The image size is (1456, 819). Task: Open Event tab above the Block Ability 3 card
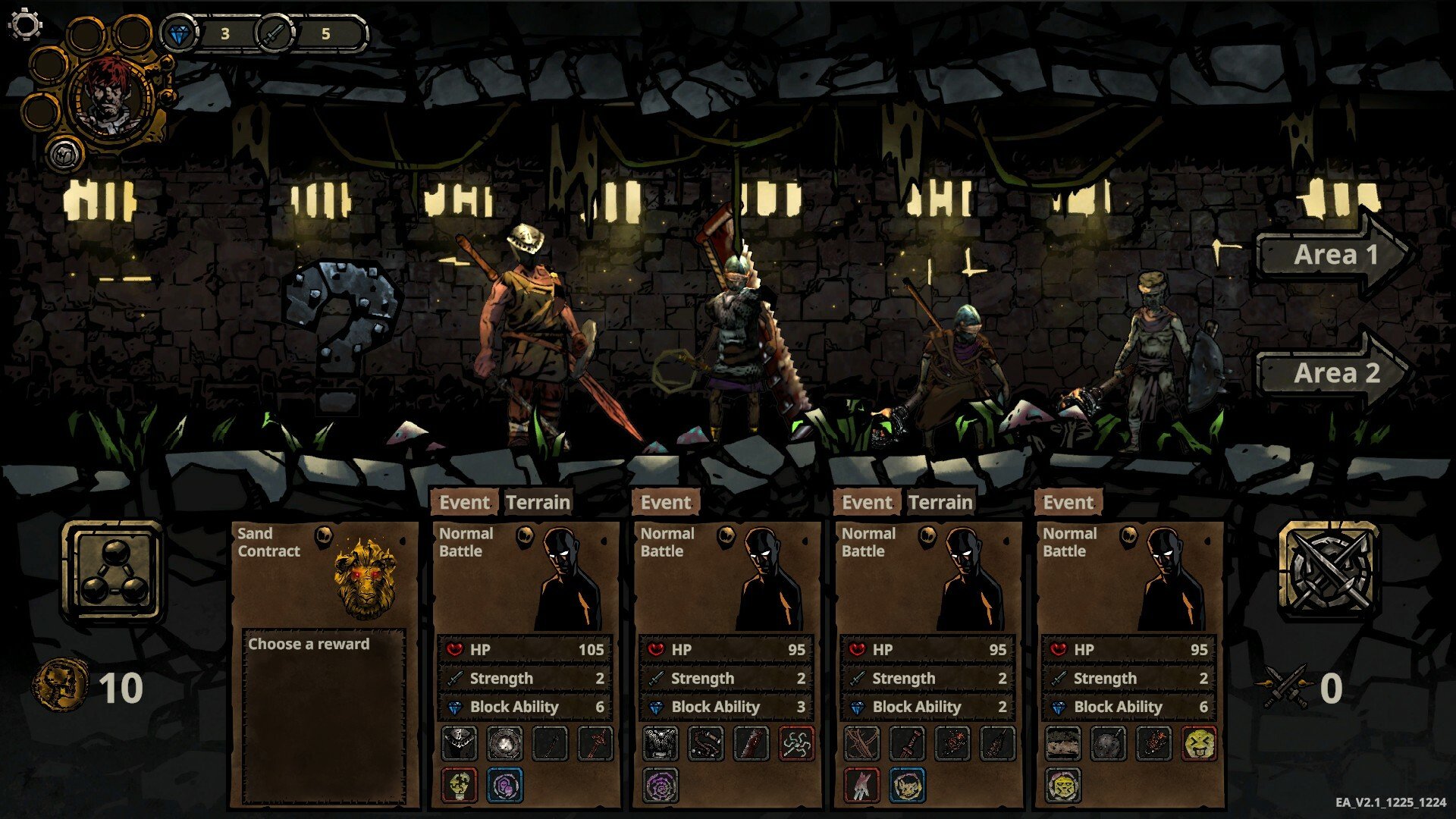point(665,503)
